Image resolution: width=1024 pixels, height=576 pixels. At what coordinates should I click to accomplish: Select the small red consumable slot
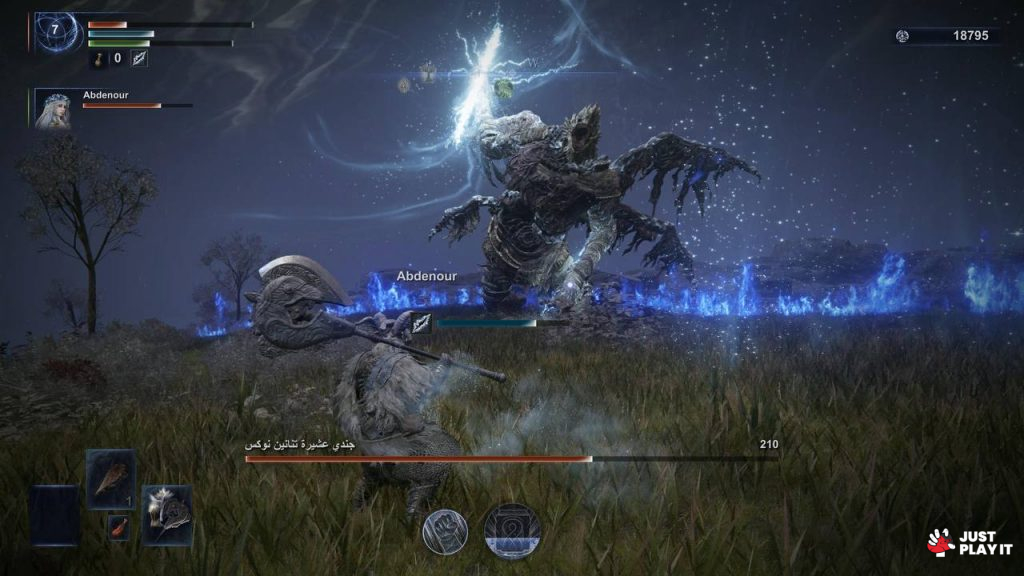point(119,526)
